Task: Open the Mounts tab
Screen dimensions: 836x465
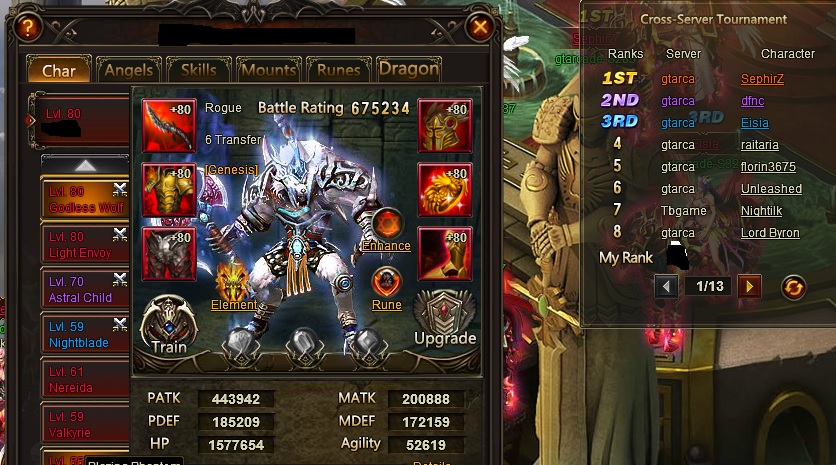Action: (x=269, y=70)
